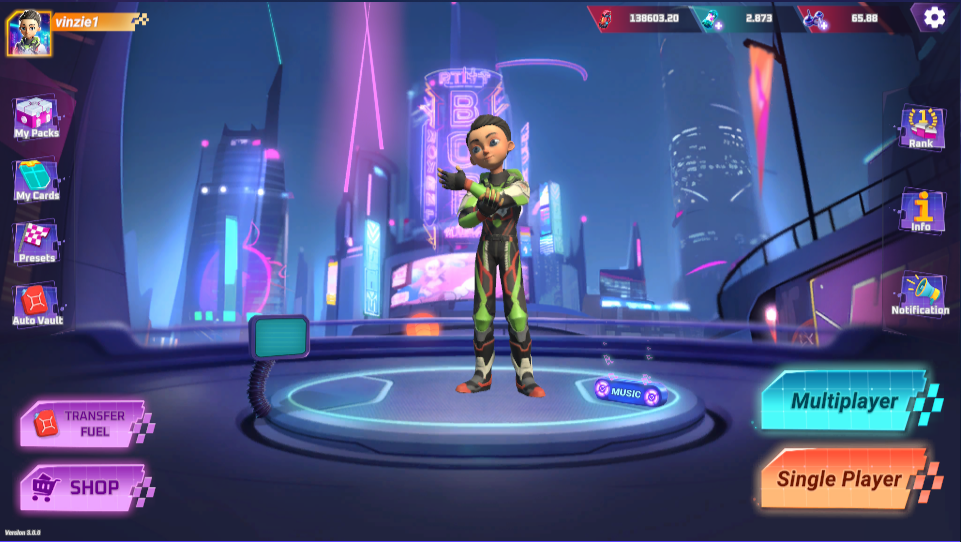Open the Auto Vault
This screenshot has width=961, height=542.
coord(37,305)
